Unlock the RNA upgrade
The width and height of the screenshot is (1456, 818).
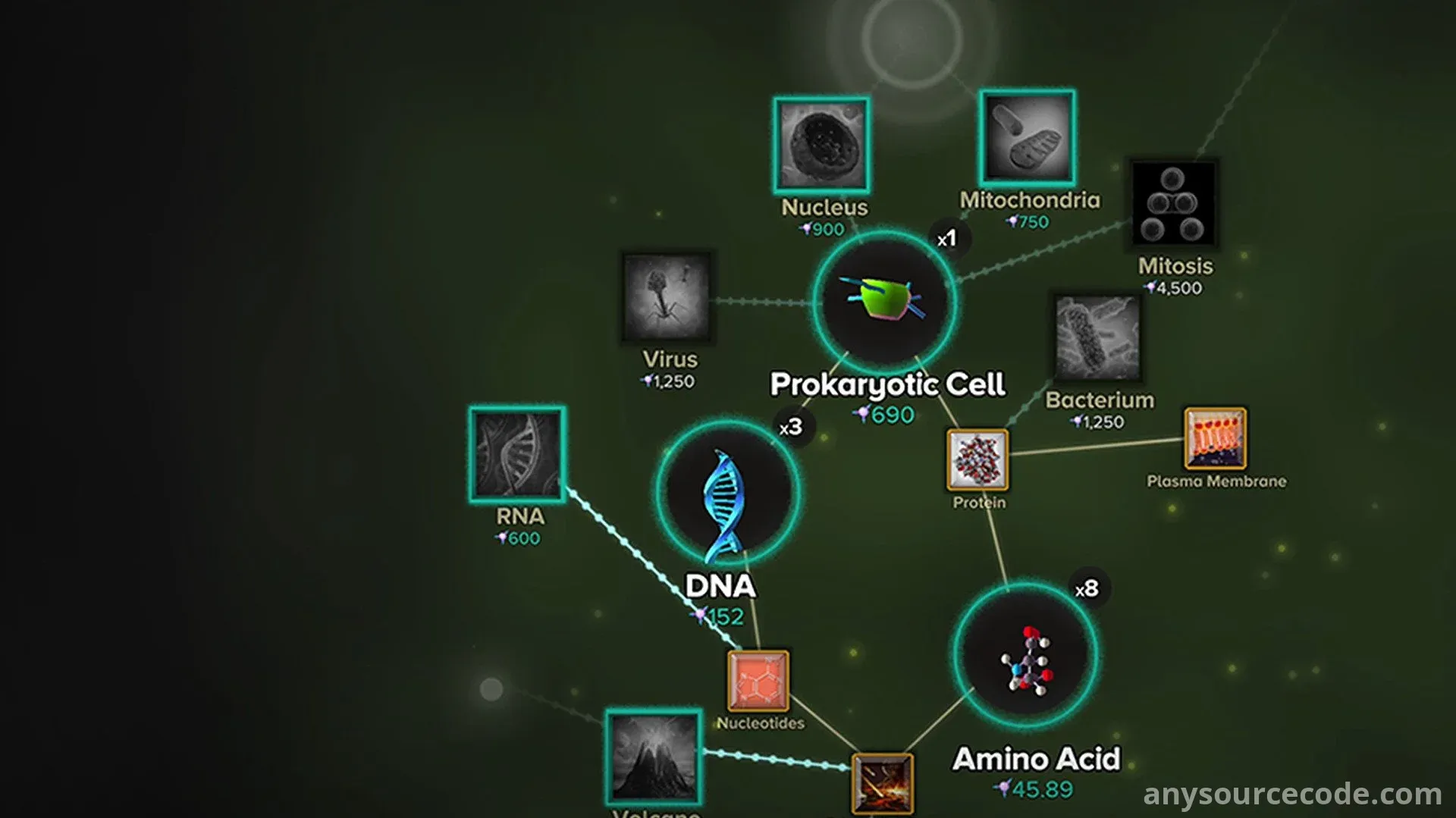516,454
